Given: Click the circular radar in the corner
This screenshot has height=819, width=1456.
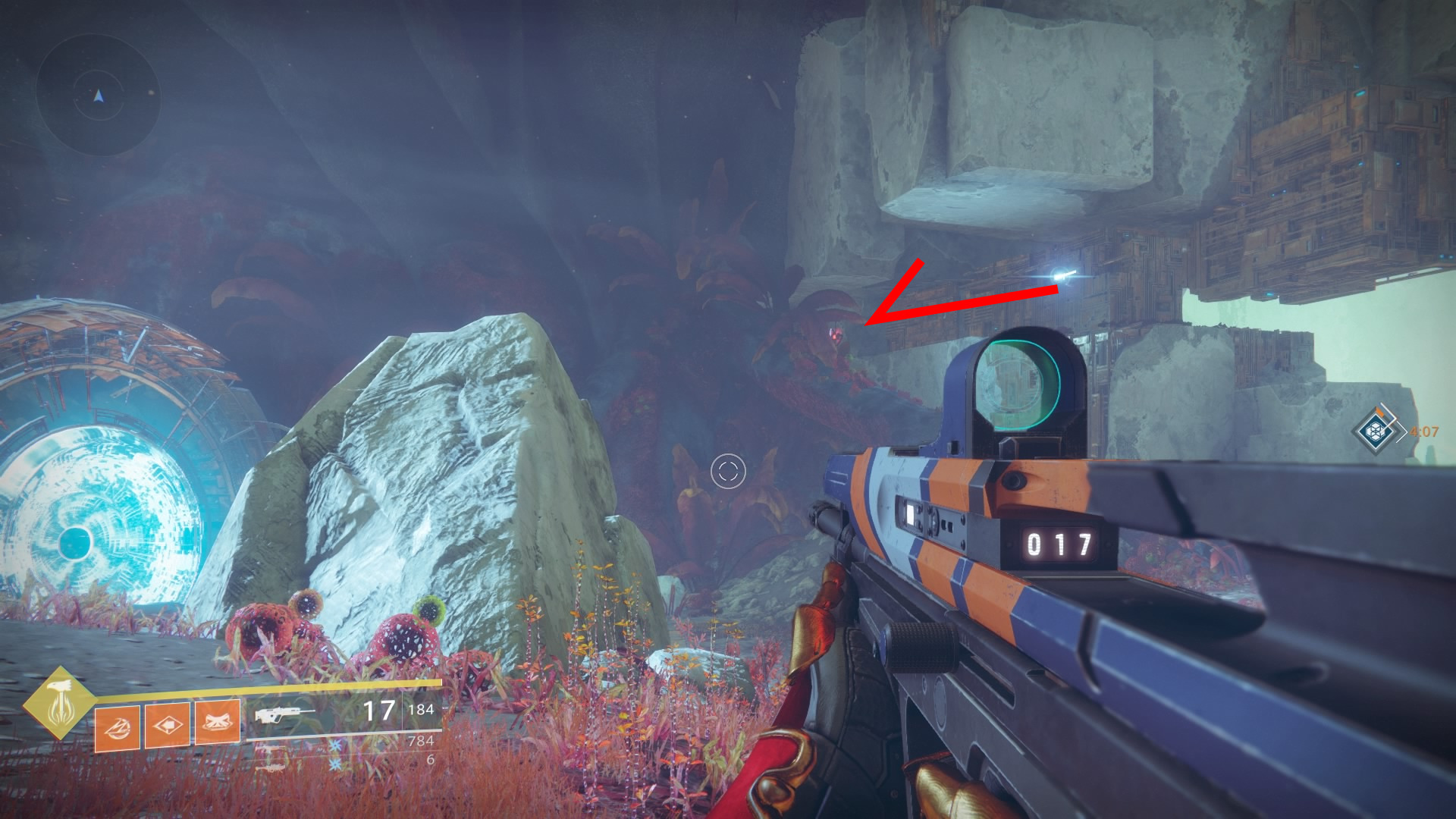Looking at the screenshot, I should point(99,95).
